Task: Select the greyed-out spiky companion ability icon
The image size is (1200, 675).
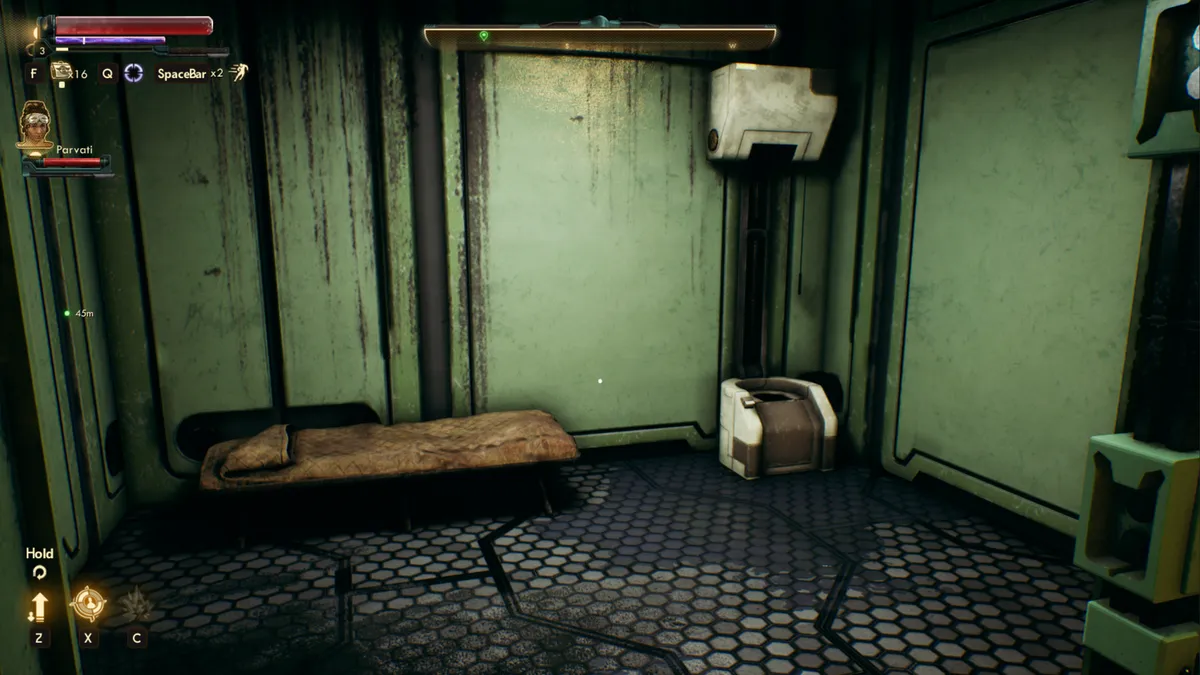Action: (x=135, y=603)
